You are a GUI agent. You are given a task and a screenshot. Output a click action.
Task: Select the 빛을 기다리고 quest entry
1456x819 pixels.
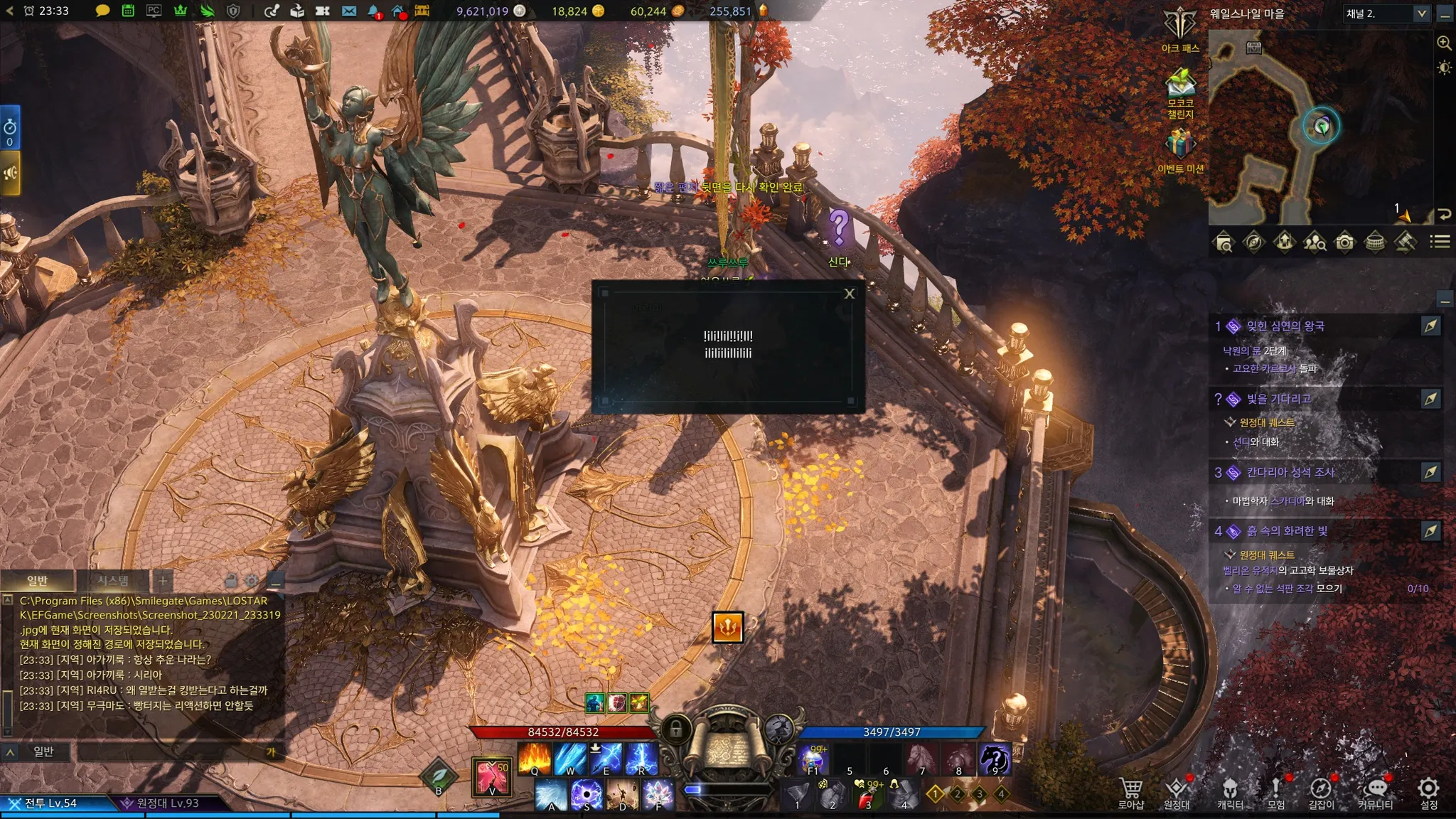(x=1278, y=399)
